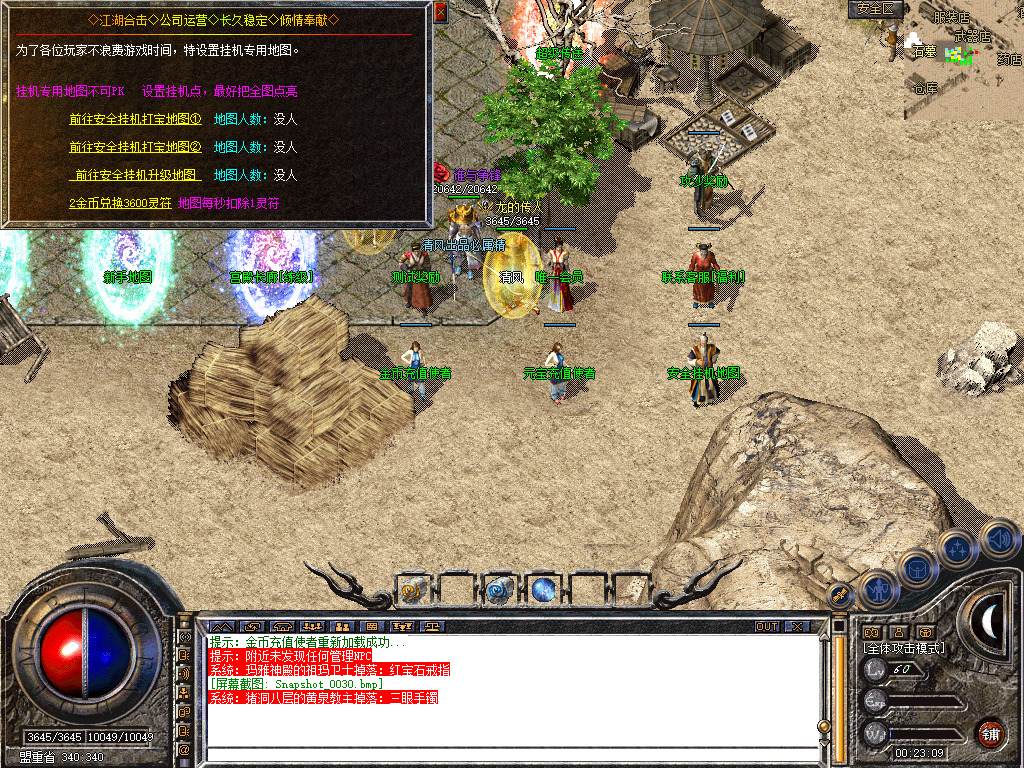Close the NPC dialog with the red X
The image size is (1024, 768).
coord(441,13)
